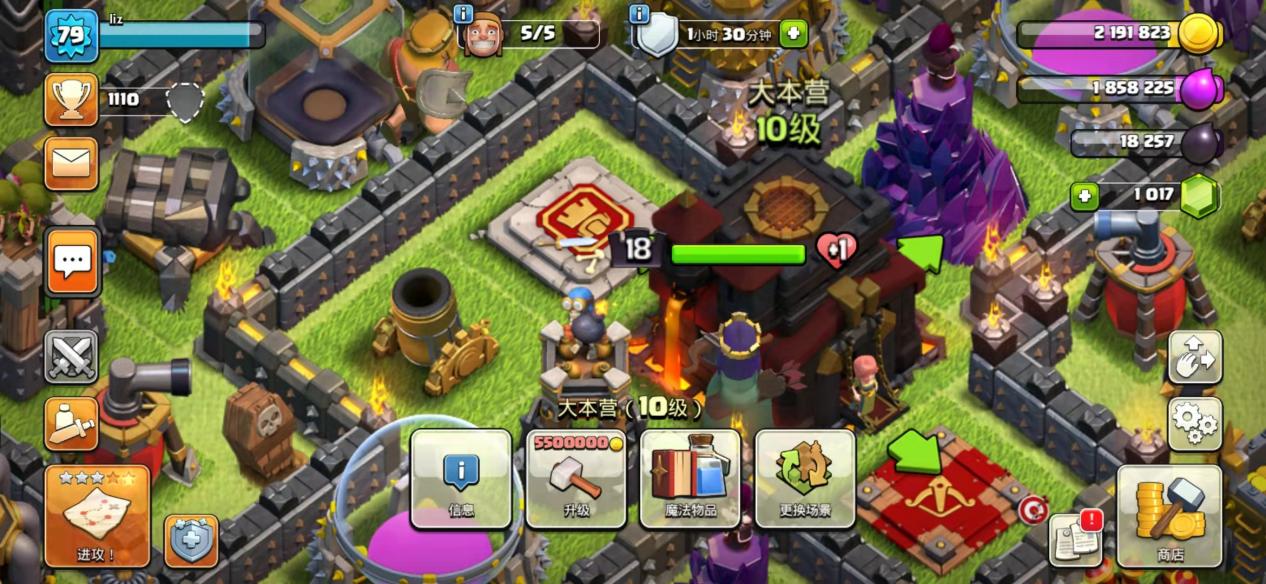The image size is (1266, 584).
Task: Buy gems with the green plus
Action: 1085,196
